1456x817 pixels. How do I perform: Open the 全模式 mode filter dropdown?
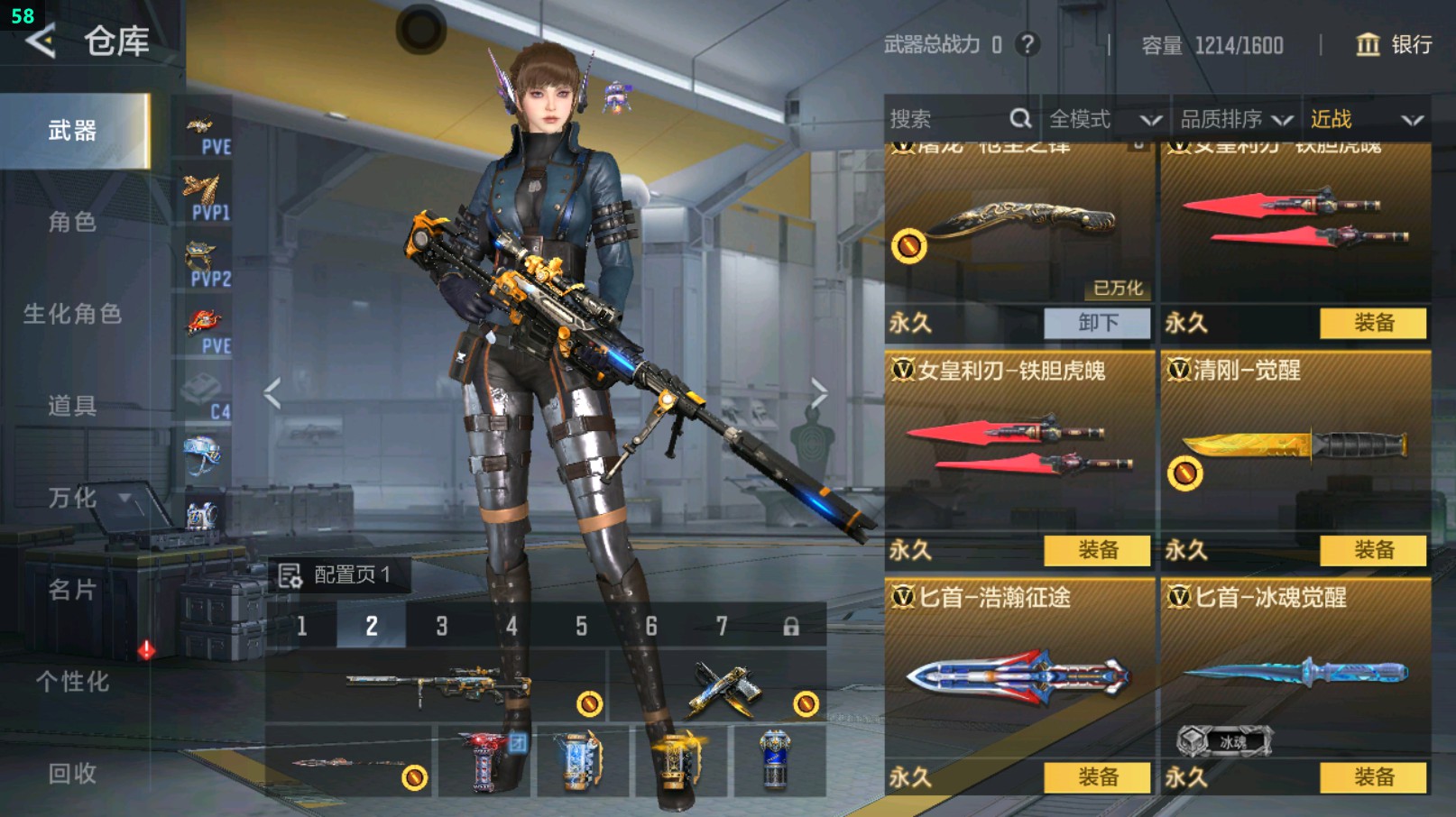(1104, 119)
